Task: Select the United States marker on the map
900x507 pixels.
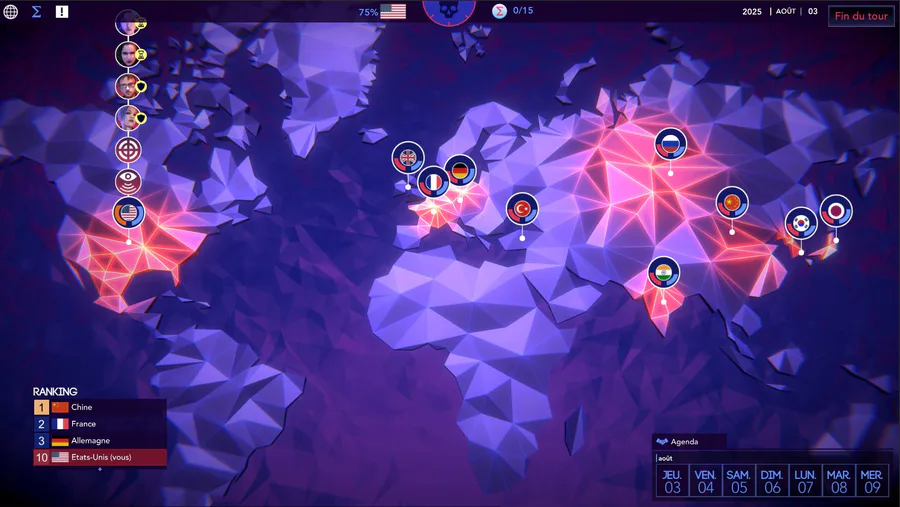Action: 129,213
